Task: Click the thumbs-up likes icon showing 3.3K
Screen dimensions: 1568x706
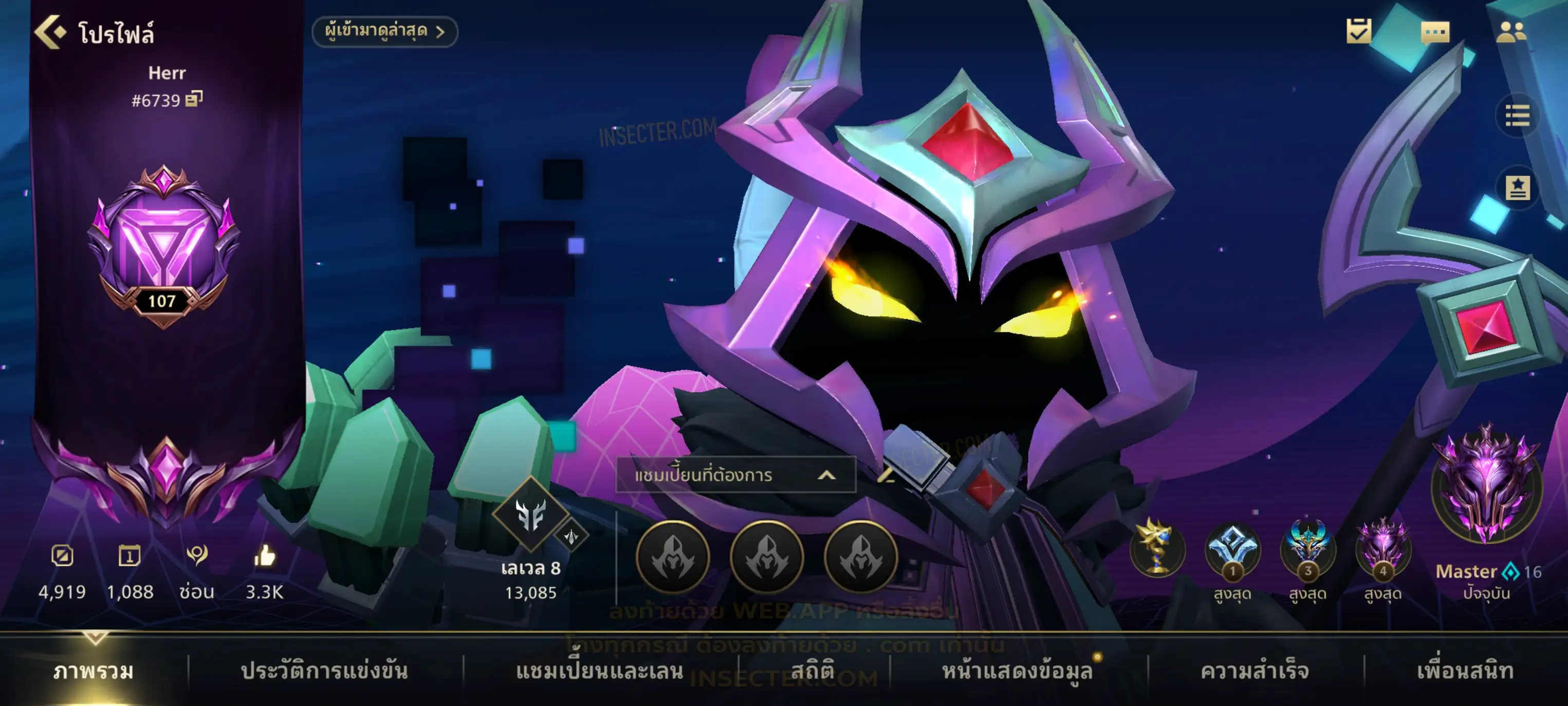Action: (264, 556)
